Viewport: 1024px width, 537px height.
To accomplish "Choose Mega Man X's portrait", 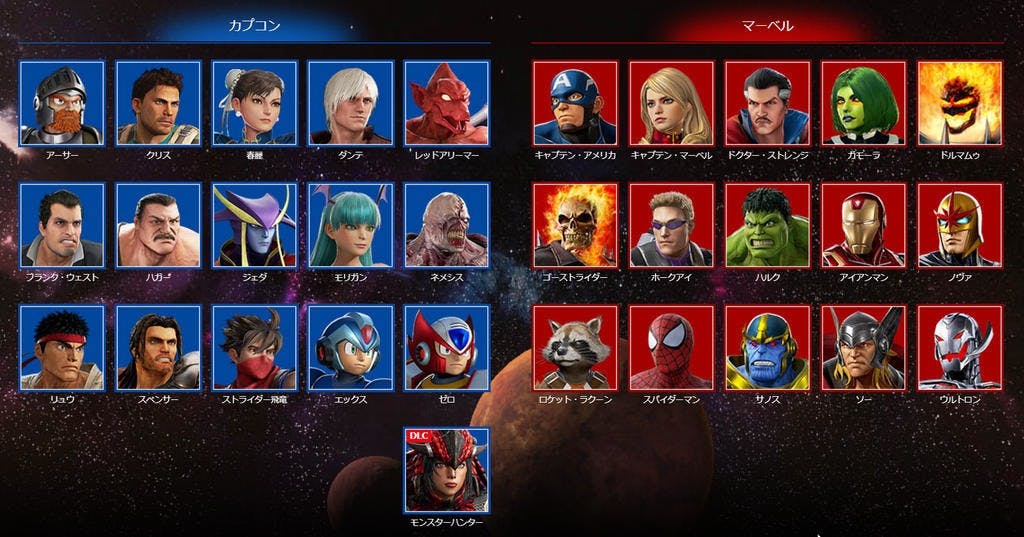I will click(x=350, y=348).
